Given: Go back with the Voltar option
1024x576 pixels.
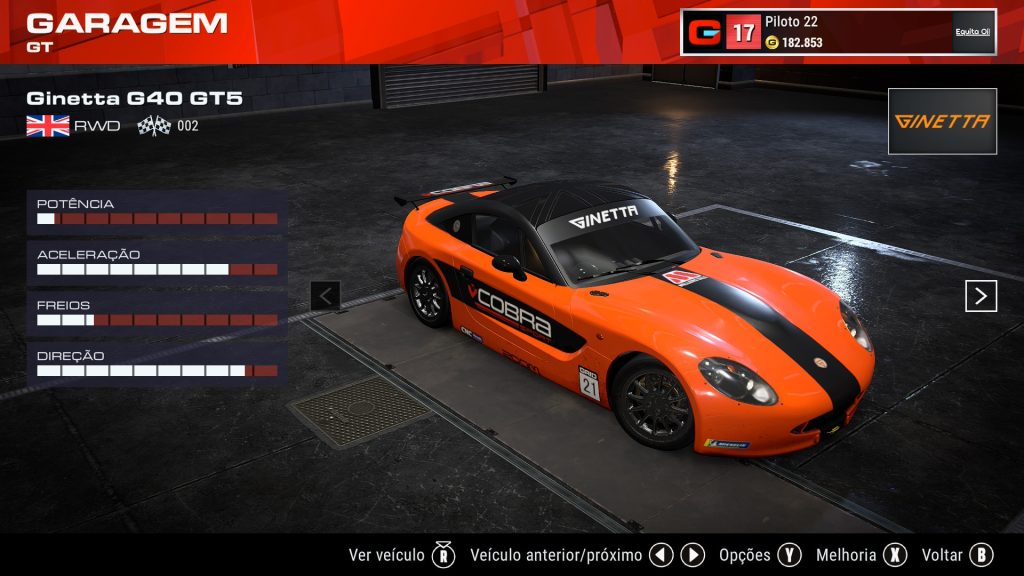Looking at the screenshot, I should (956, 555).
